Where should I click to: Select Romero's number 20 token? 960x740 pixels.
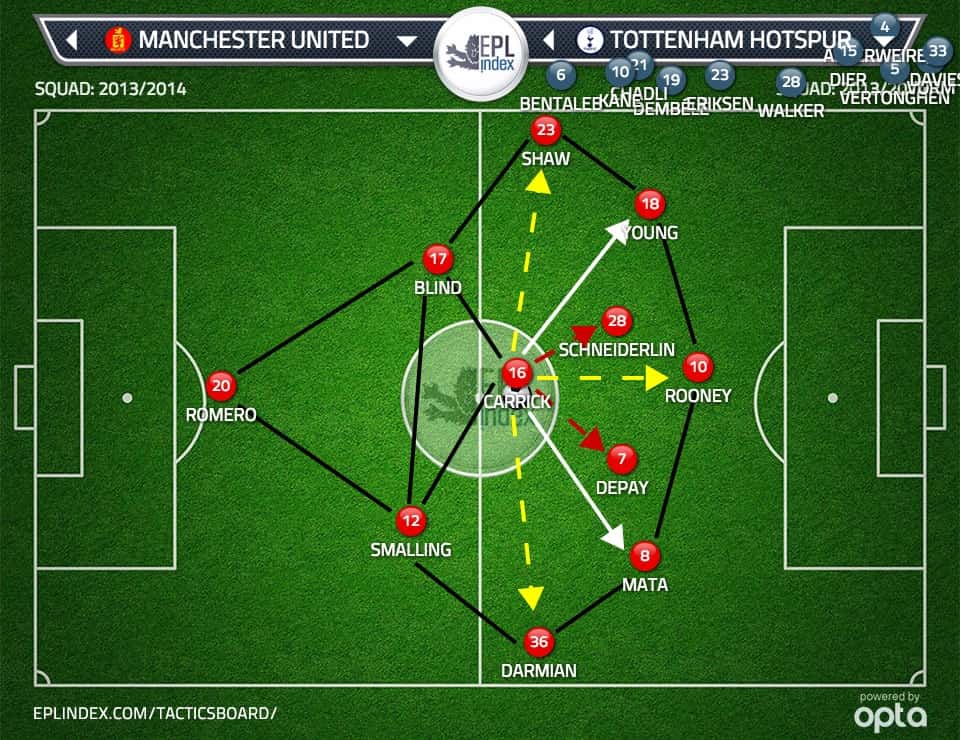pyautogui.click(x=221, y=385)
